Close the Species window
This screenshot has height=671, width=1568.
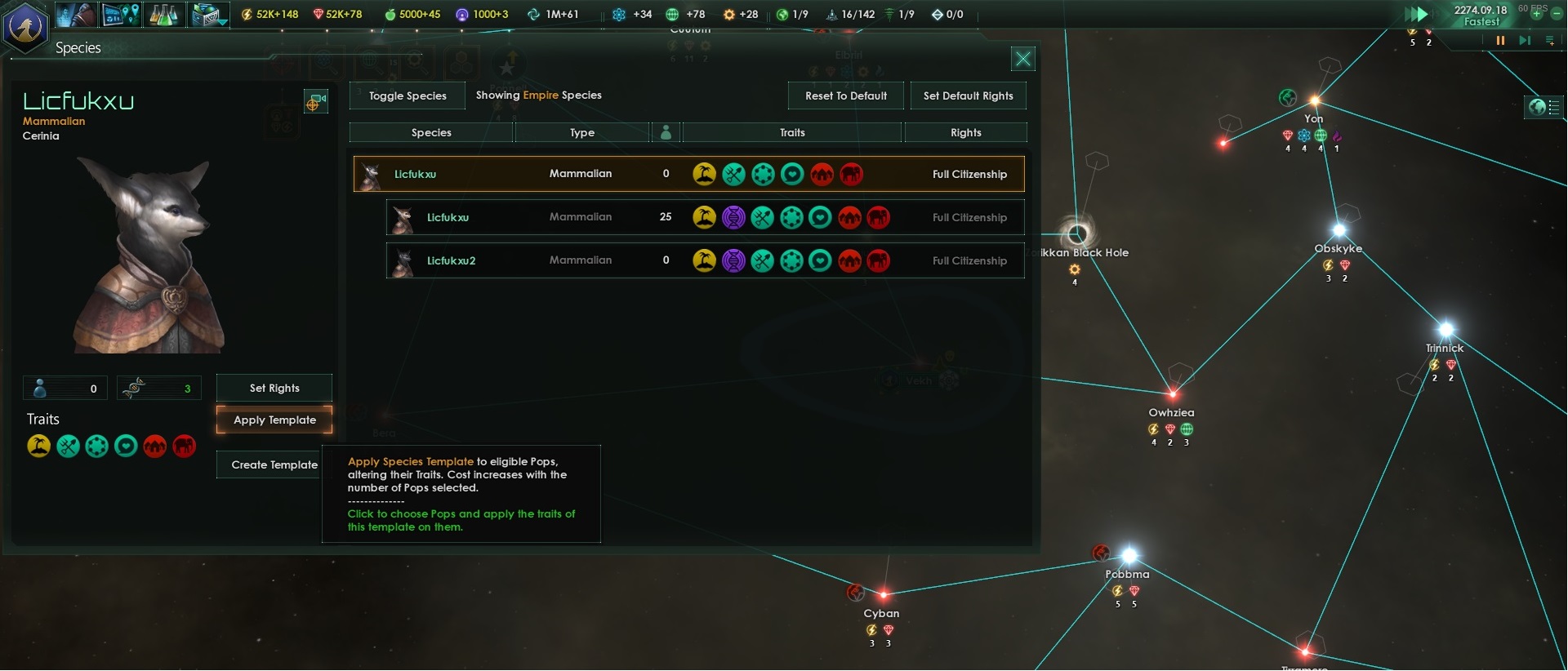tap(1022, 59)
